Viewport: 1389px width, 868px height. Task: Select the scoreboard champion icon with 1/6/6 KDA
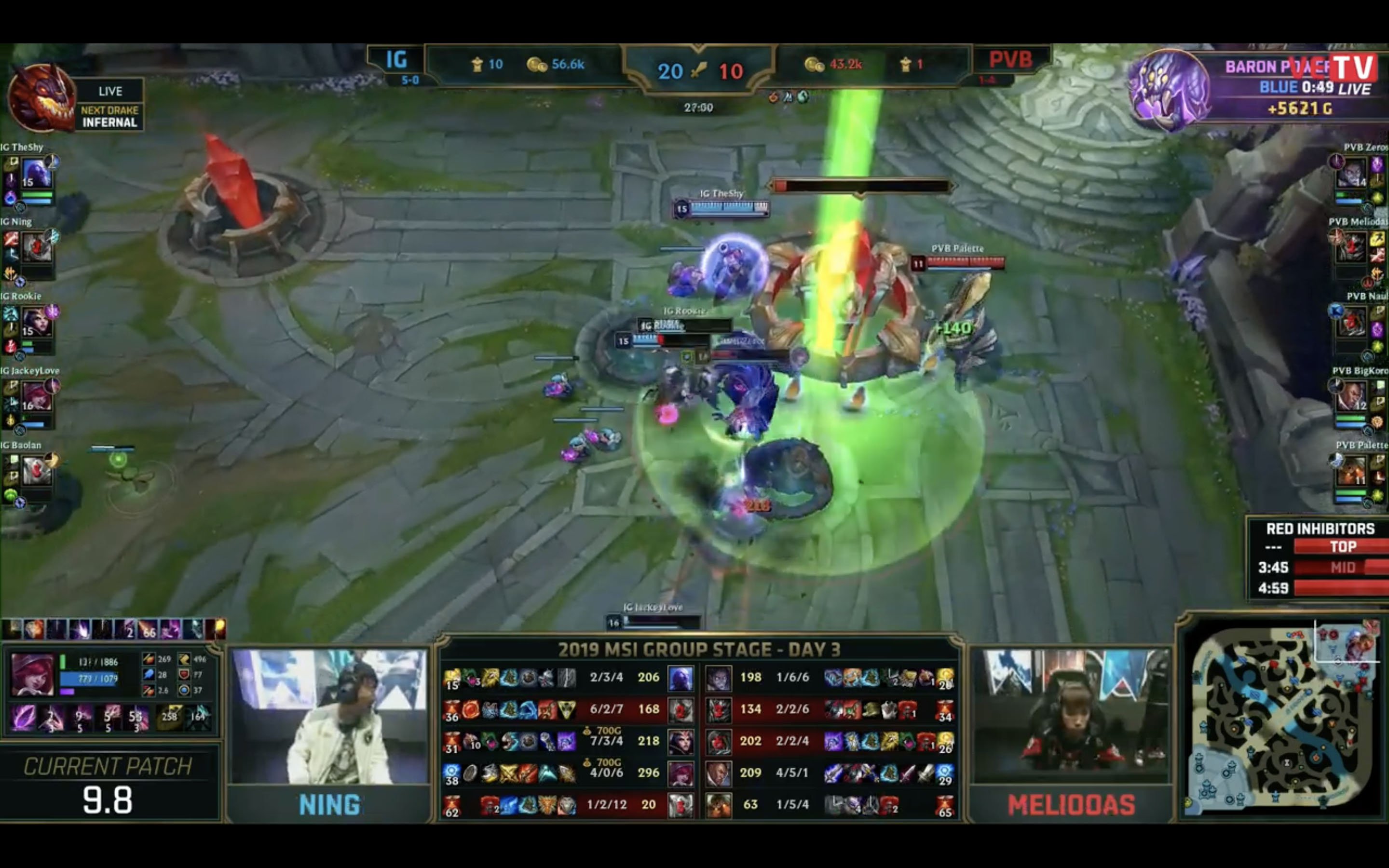point(719,678)
